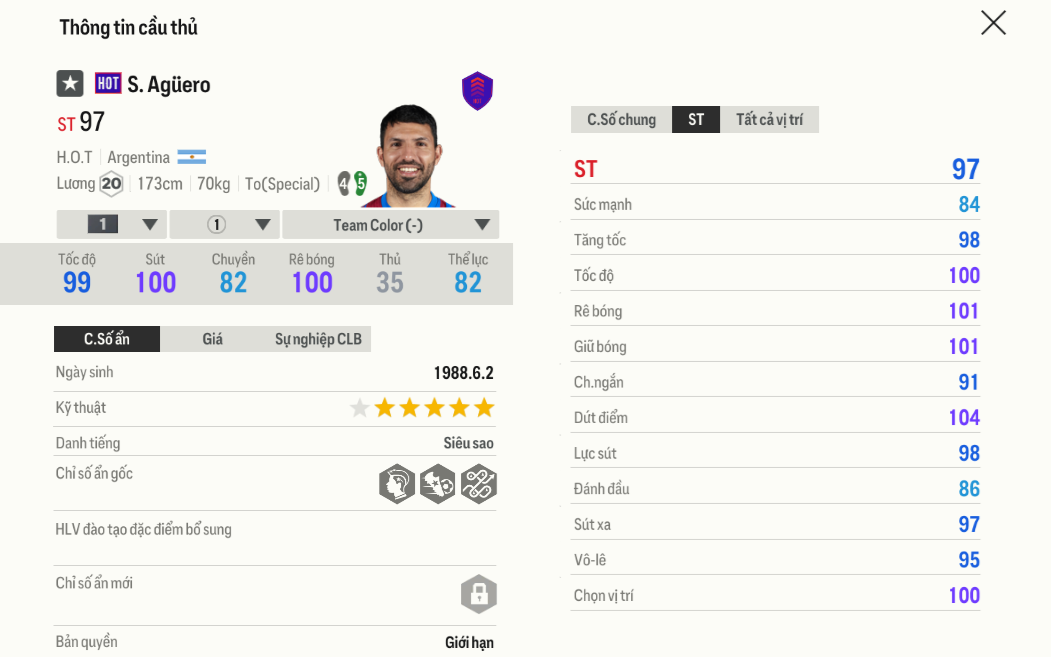Select the chain link hidden trait icon
The height and width of the screenshot is (657, 1051).
click(x=479, y=484)
